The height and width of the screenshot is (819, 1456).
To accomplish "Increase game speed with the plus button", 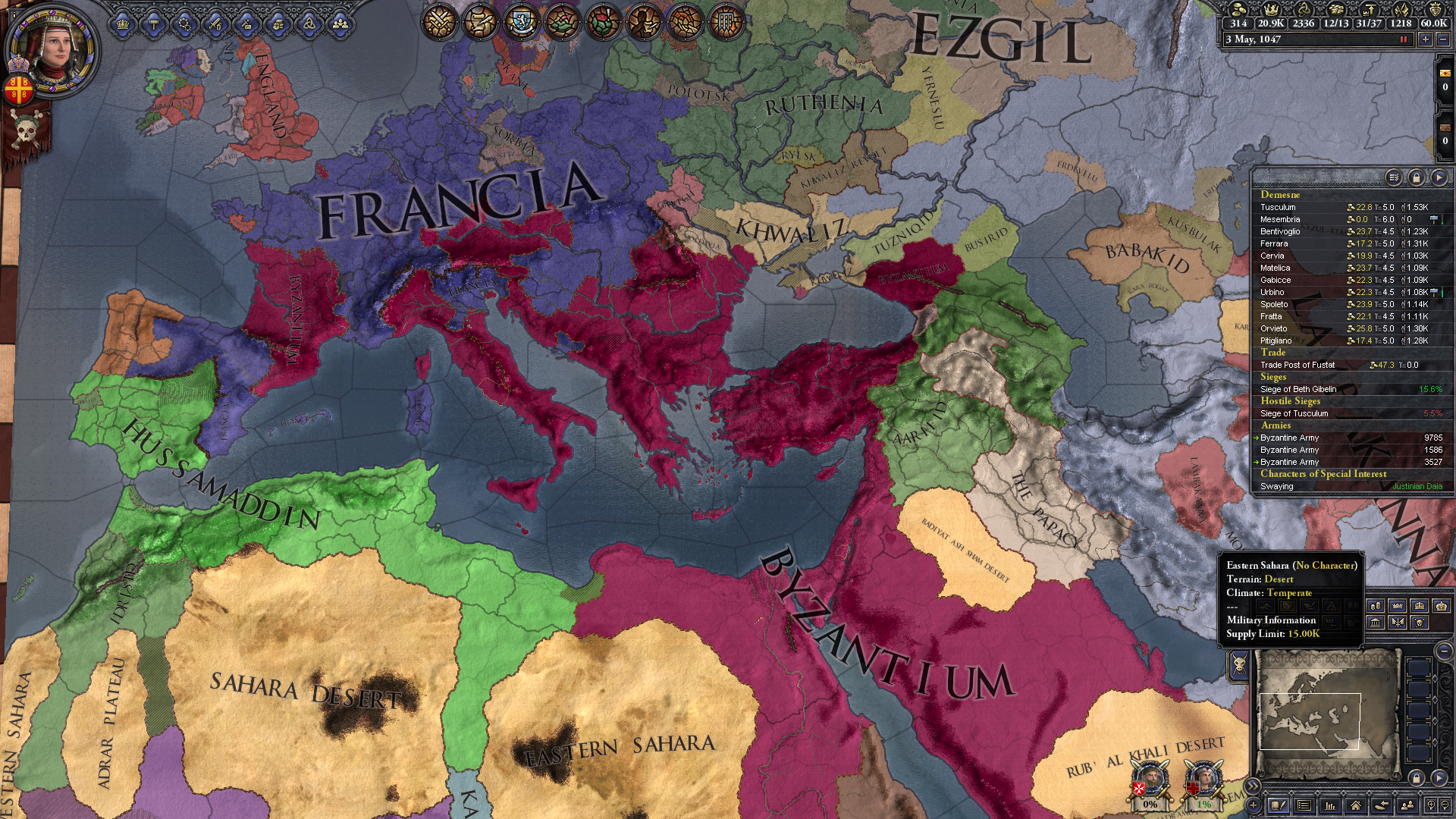I will point(1425,41).
